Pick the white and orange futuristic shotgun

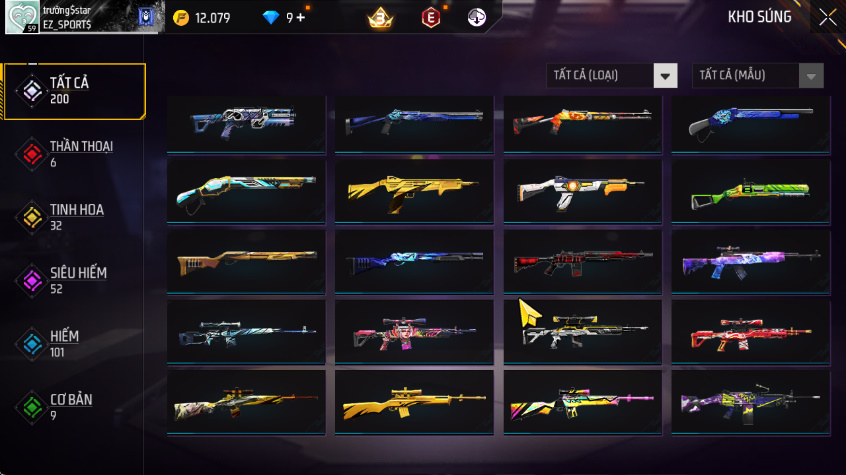point(582,190)
